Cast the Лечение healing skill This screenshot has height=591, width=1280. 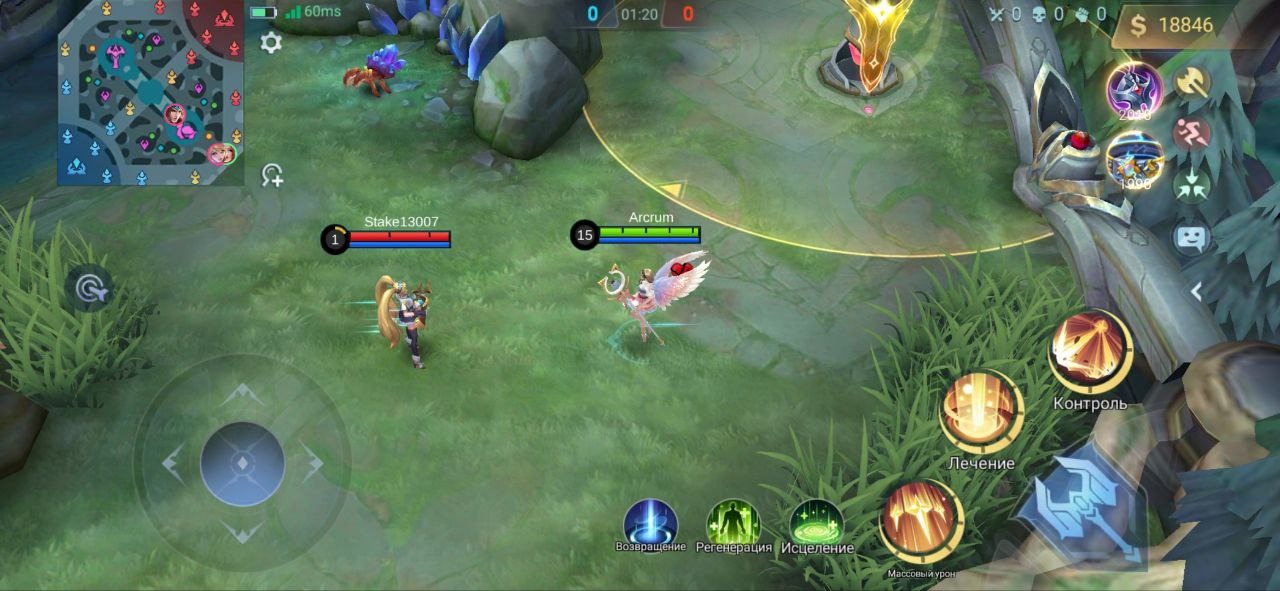(981, 411)
